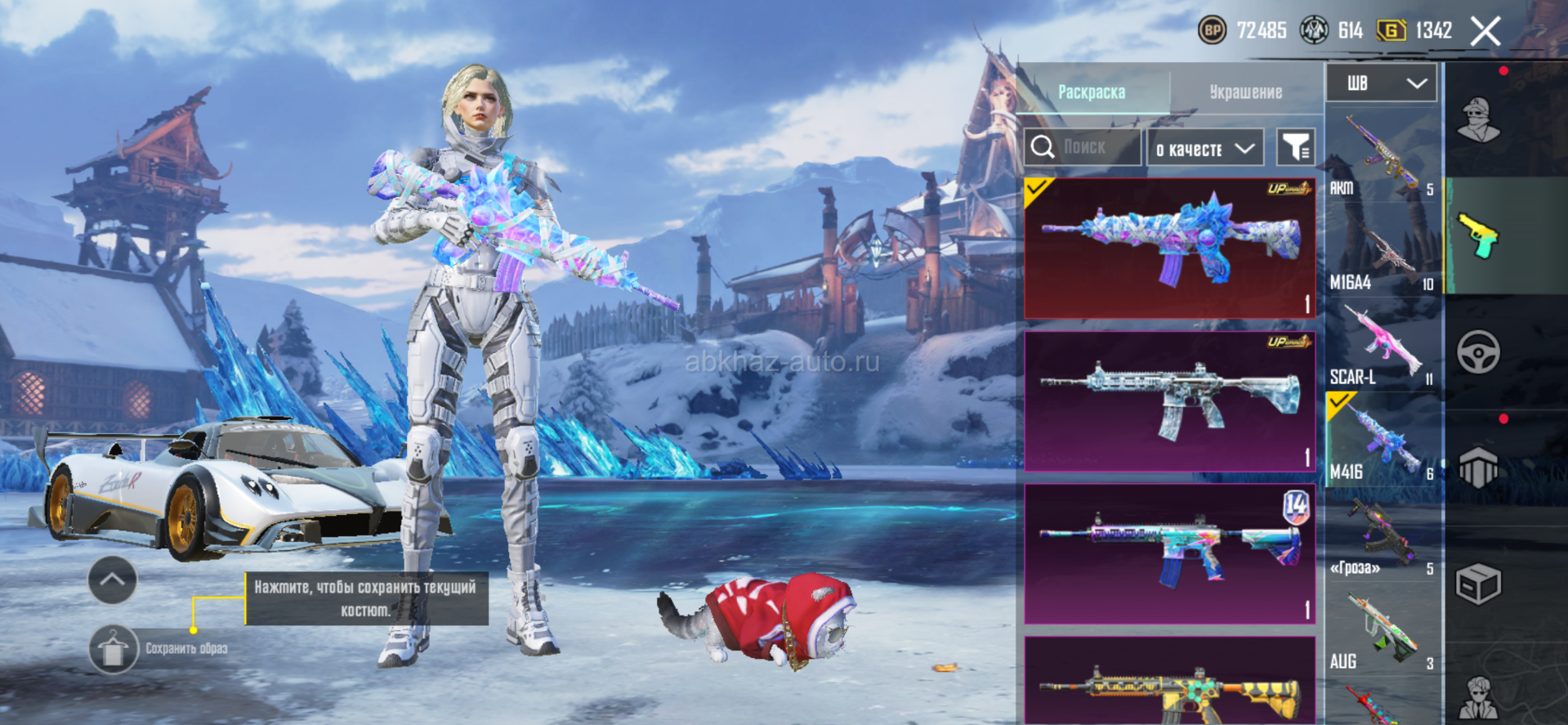Select the equipped blue crystal M416 skin
The width and height of the screenshot is (1568, 725).
click(1169, 248)
